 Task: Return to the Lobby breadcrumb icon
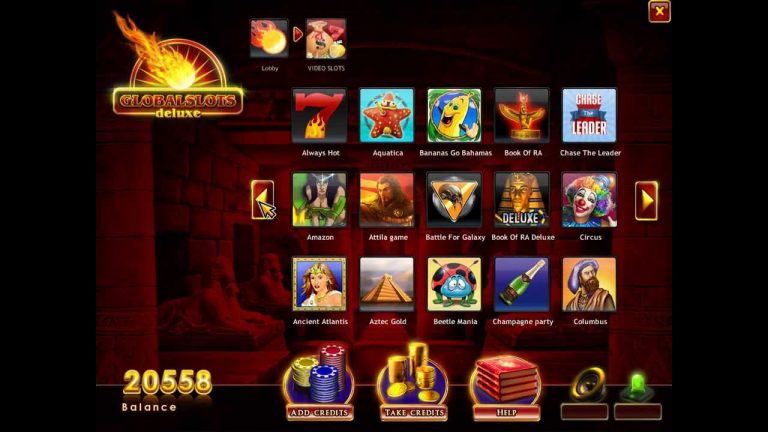(x=269, y=39)
